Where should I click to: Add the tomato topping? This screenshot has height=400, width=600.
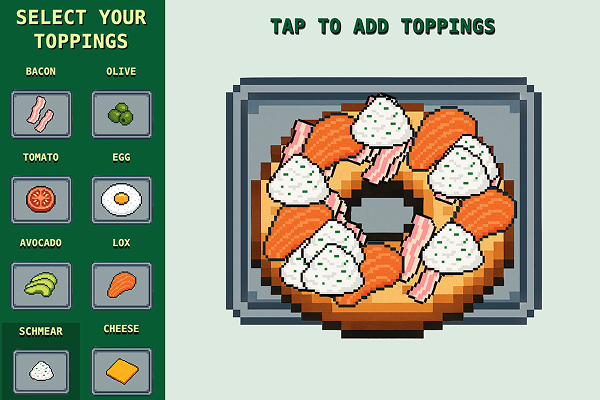pos(41,199)
